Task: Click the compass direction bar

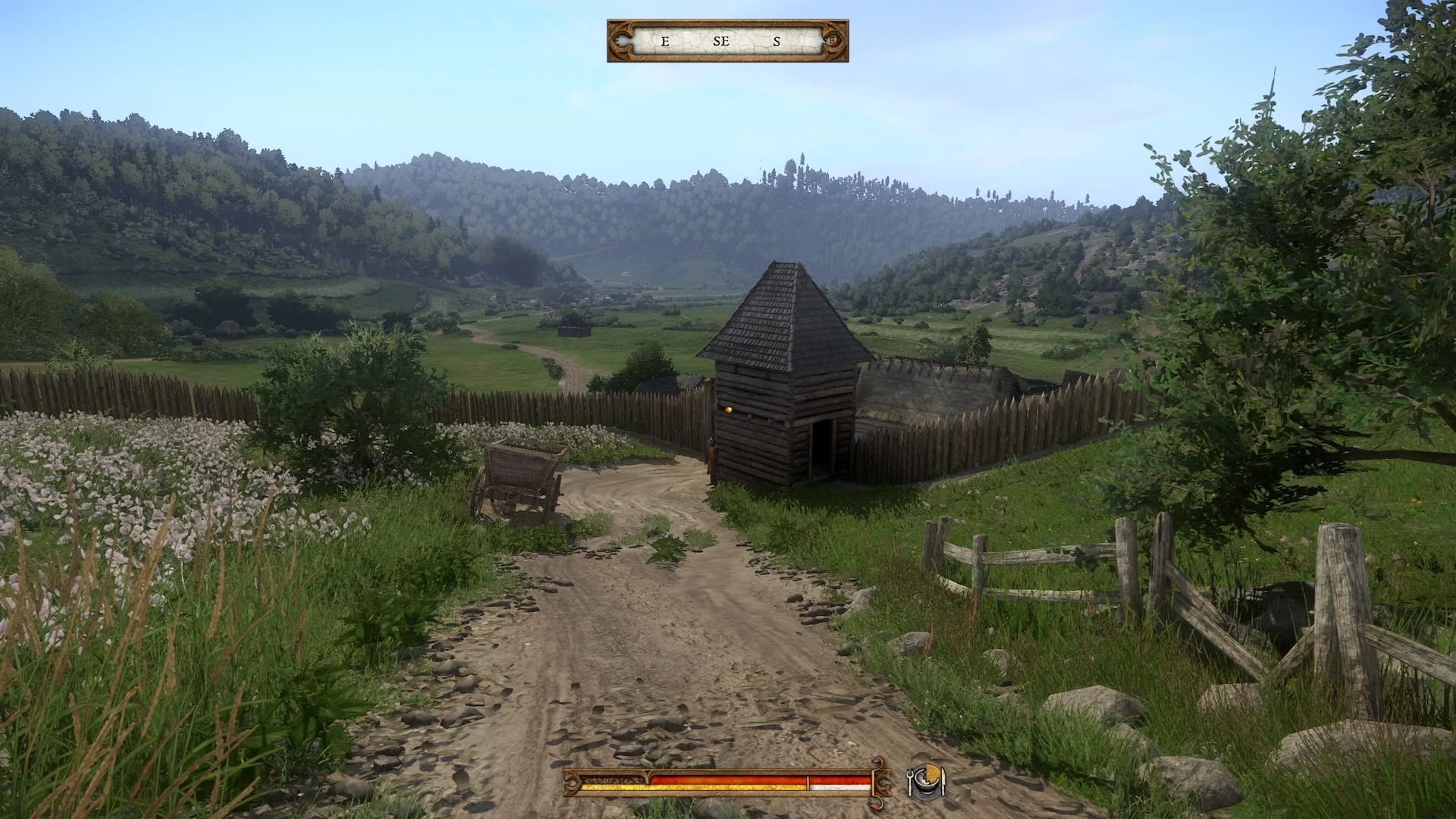Action: click(x=727, y=41)
